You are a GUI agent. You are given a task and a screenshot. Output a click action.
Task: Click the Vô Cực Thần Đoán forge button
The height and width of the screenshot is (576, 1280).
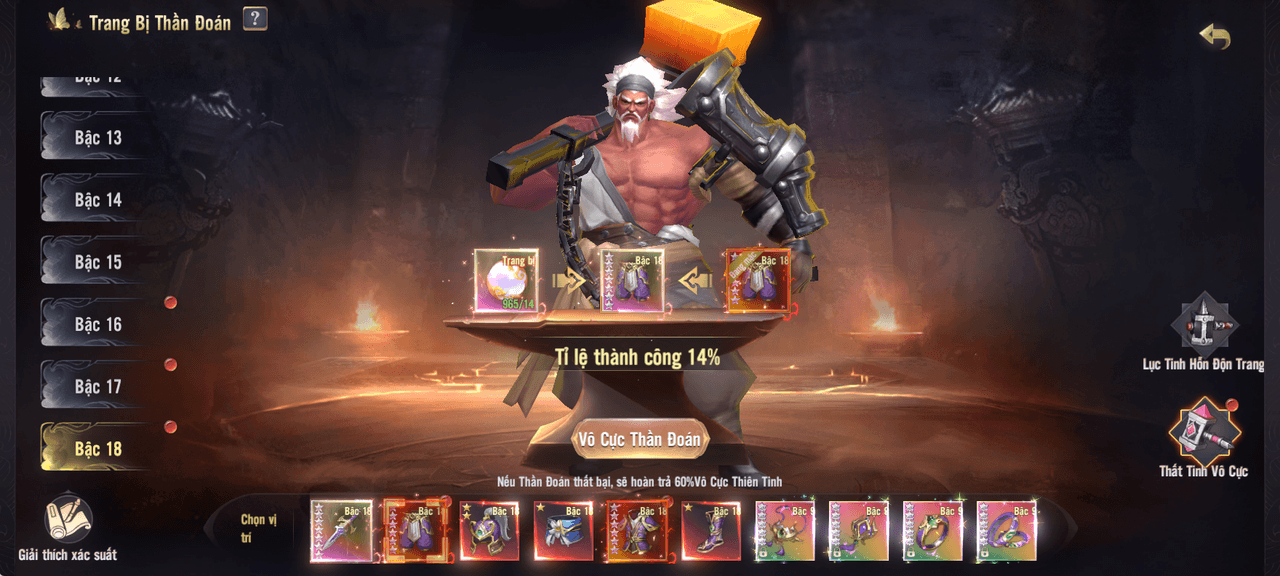point(640,439)
